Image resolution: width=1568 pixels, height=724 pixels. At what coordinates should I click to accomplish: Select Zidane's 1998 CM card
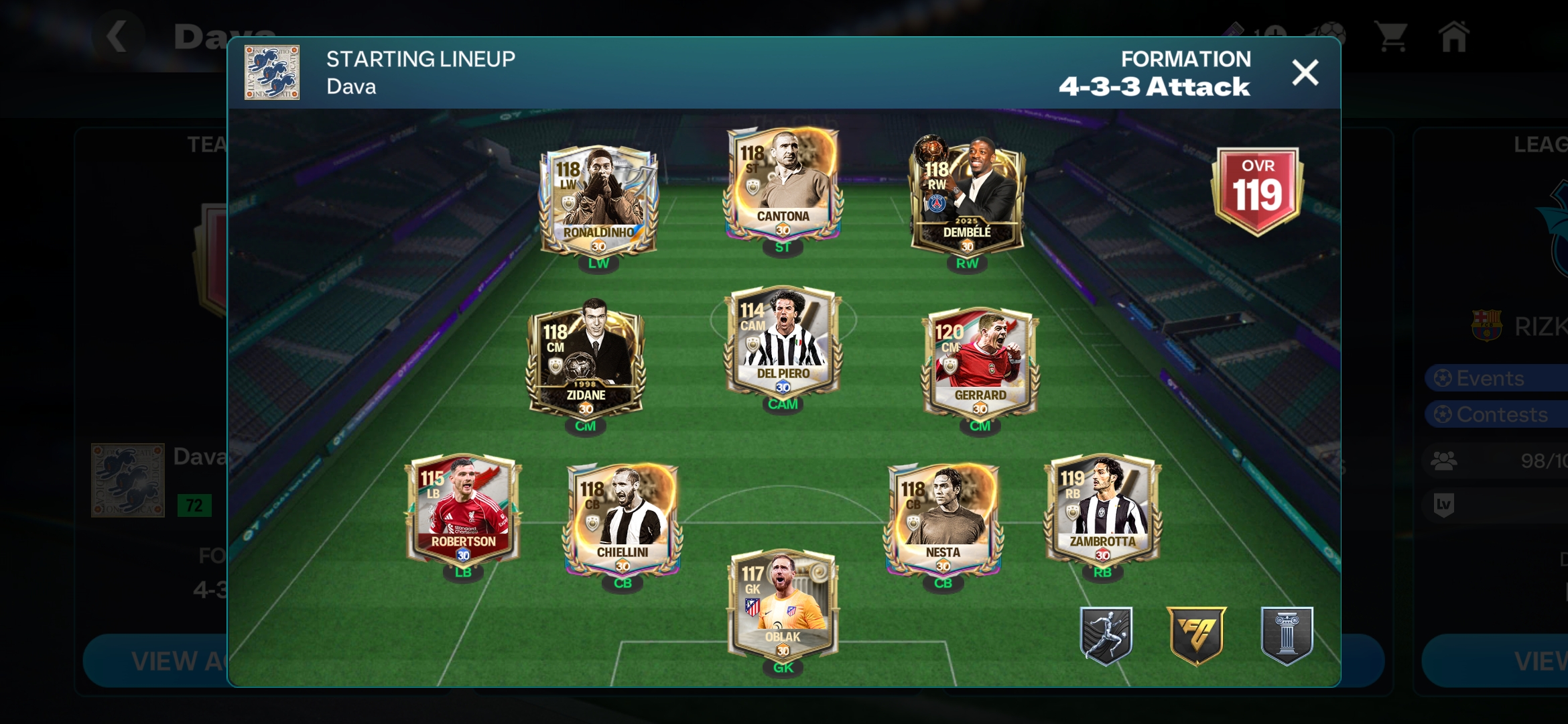point(586,362)
